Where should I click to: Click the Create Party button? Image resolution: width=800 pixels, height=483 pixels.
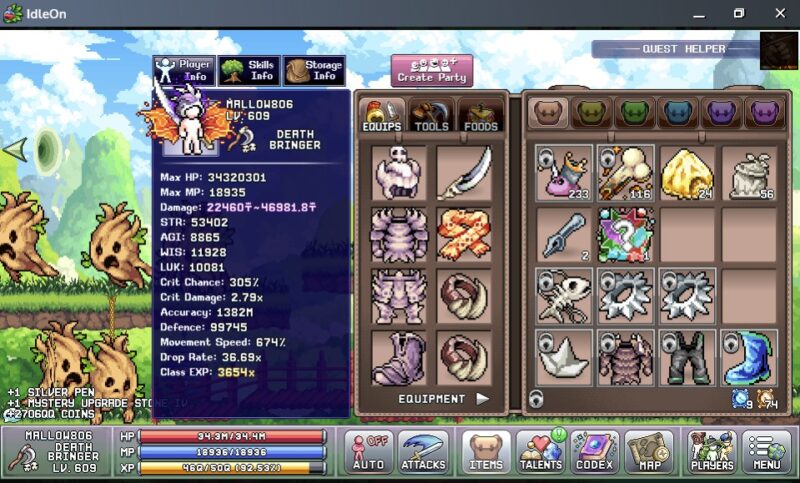tap(431, 70)
